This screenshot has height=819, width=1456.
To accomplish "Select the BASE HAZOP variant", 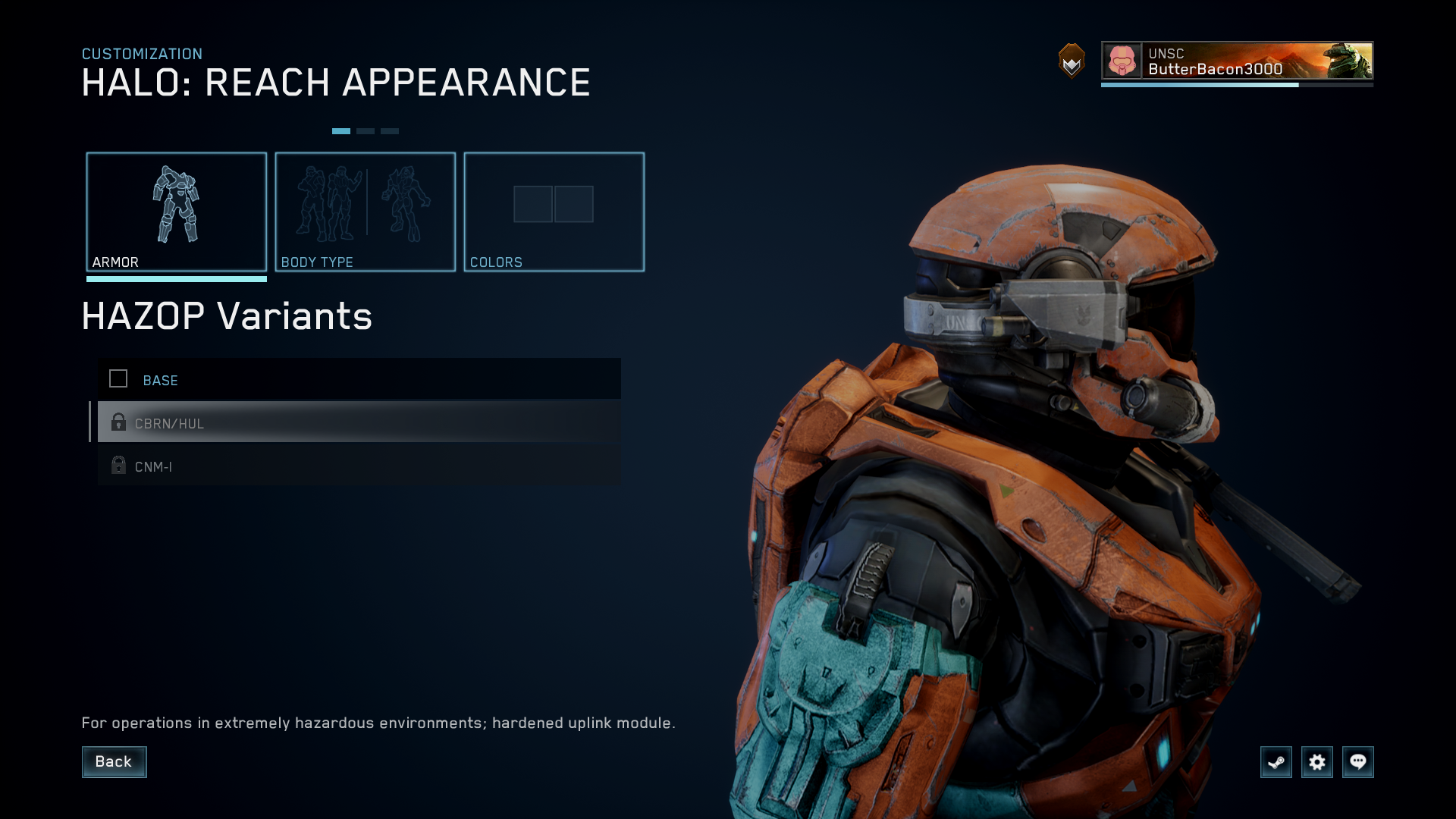I will (303, 380).
